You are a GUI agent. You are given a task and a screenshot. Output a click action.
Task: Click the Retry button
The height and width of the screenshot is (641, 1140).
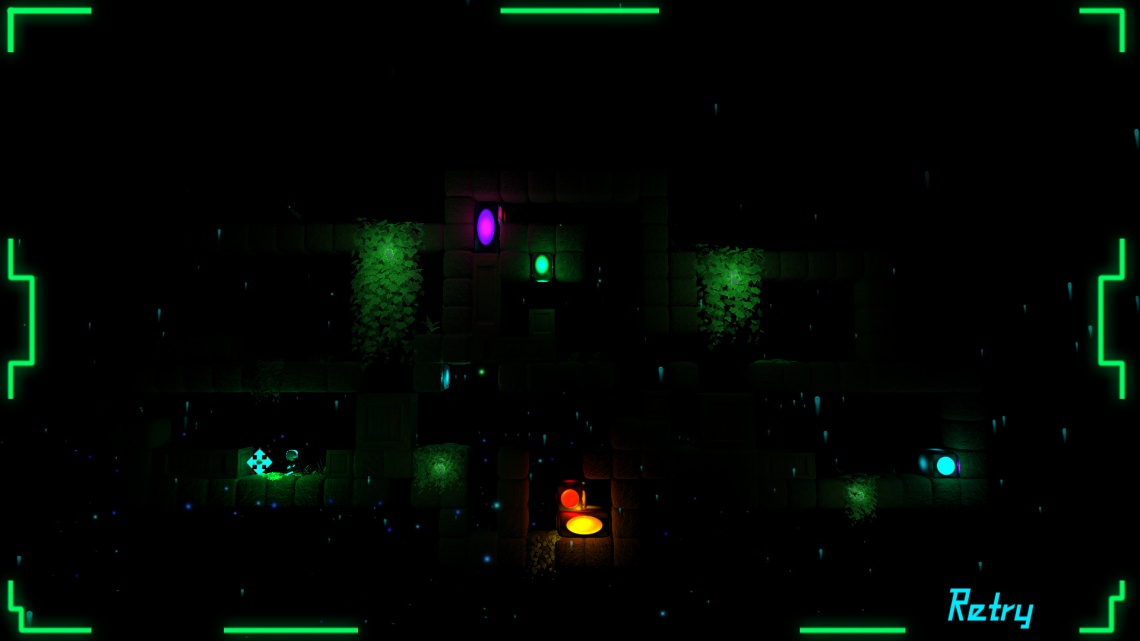pos(990,607)
